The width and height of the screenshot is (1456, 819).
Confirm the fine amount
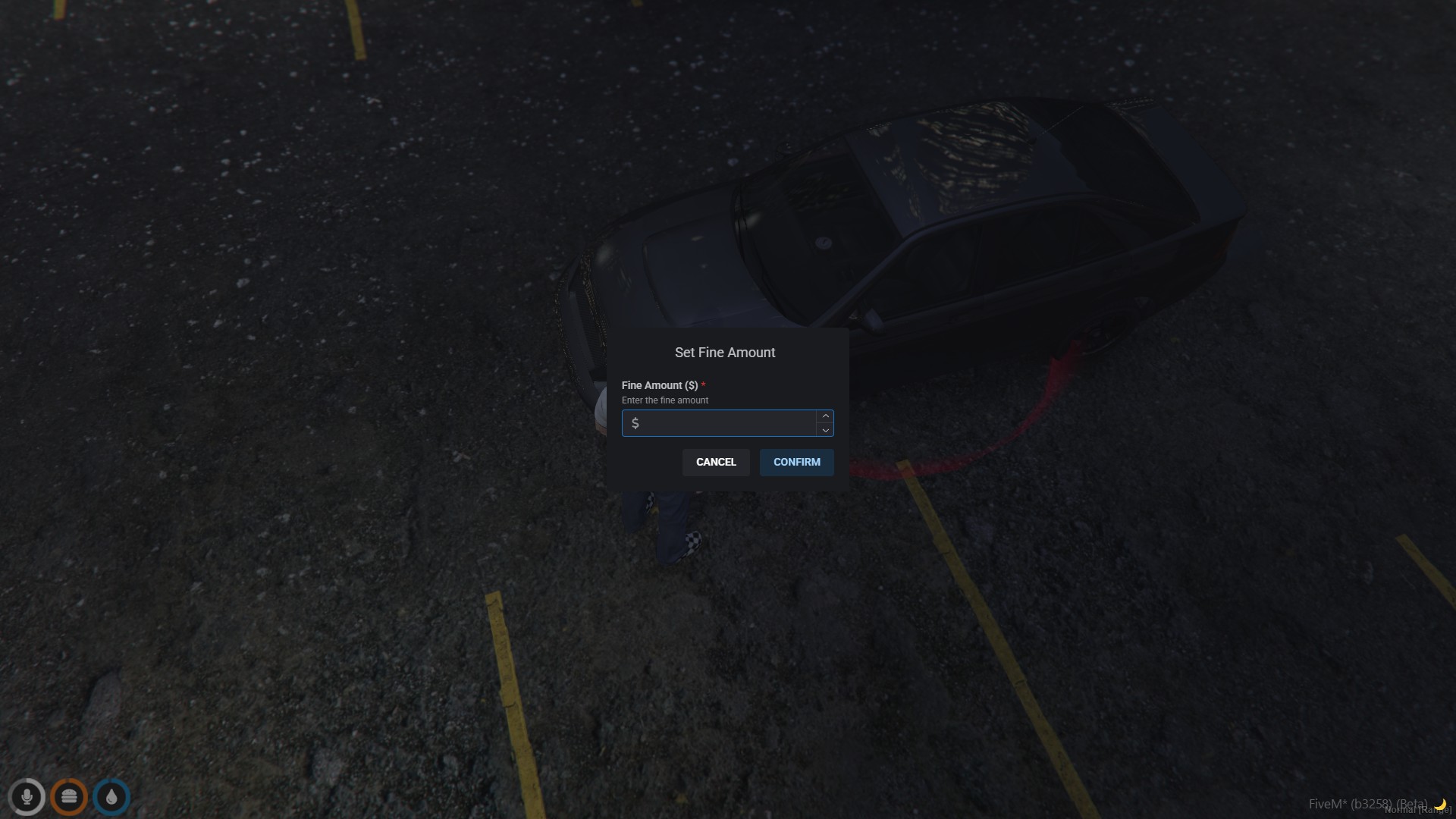click(x=796, y=462)
